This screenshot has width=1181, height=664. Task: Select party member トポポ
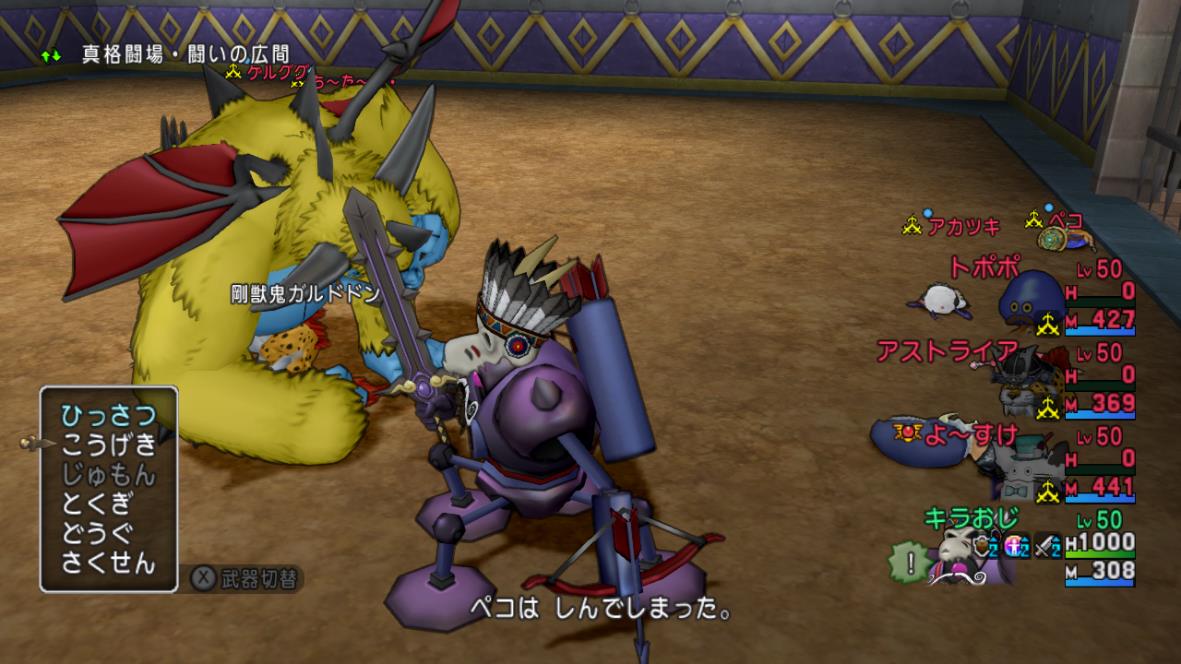(x=984, y=267)
